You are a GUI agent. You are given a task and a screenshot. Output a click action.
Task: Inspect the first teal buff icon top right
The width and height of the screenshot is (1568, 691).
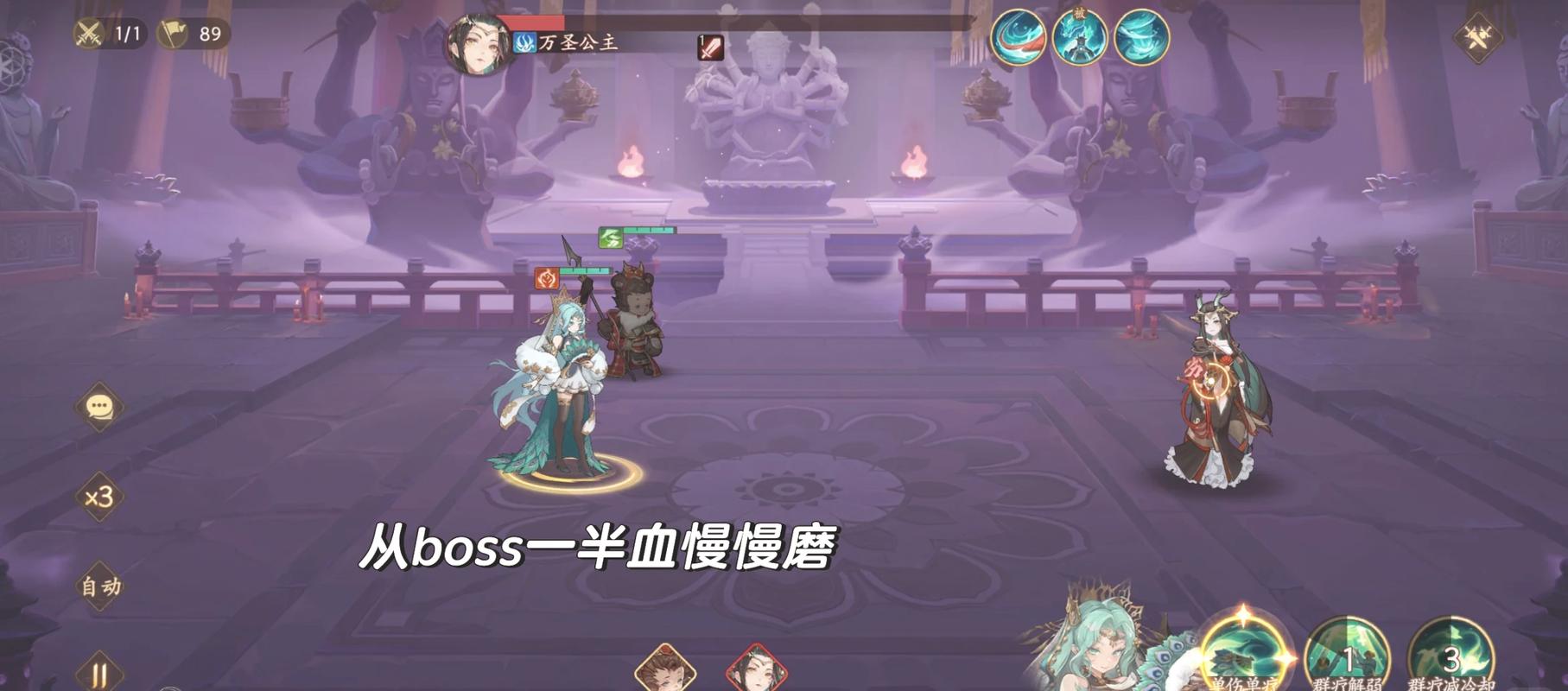click(x=1019, y=39)
